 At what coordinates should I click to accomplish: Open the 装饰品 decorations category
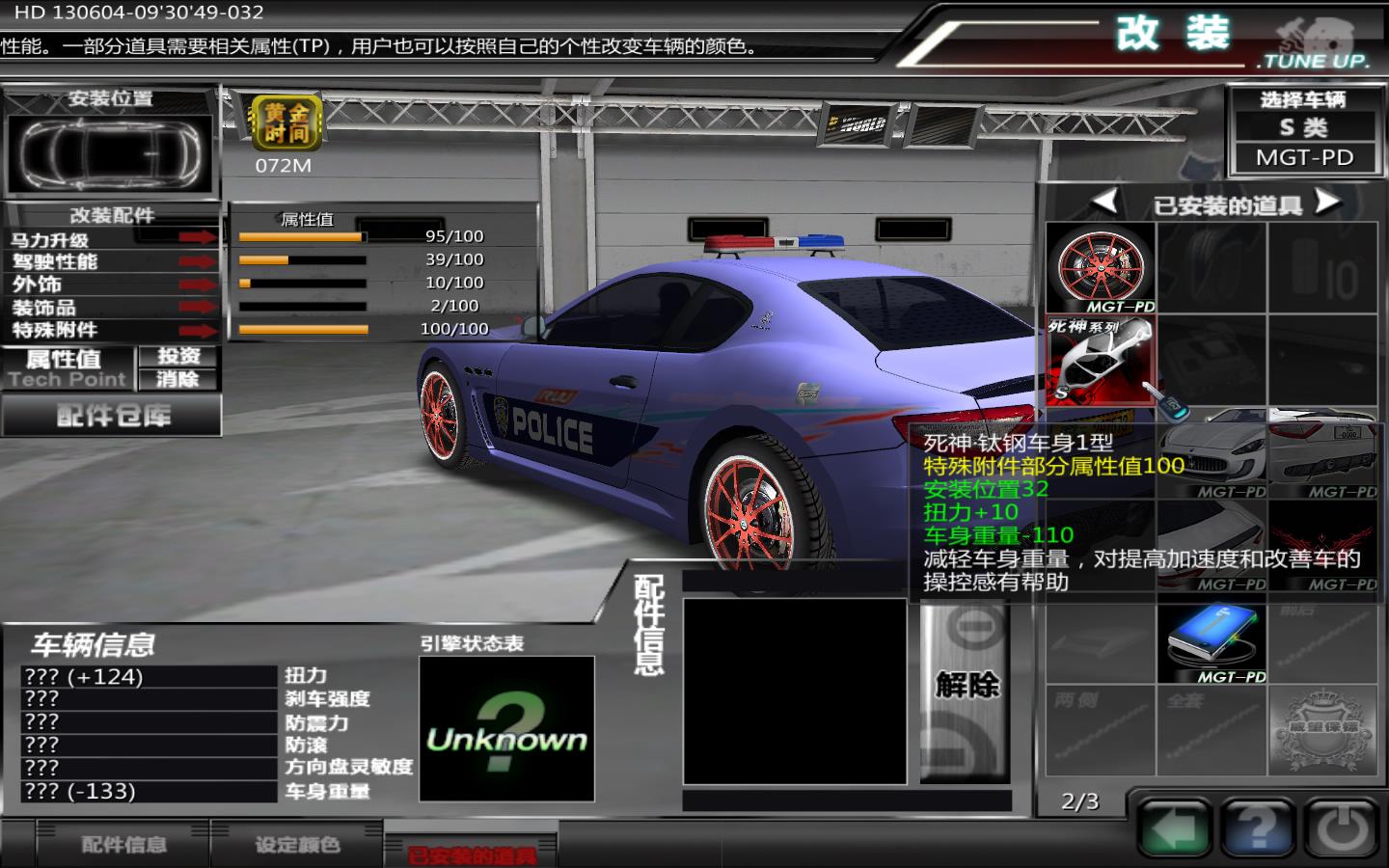coord(111,308)
